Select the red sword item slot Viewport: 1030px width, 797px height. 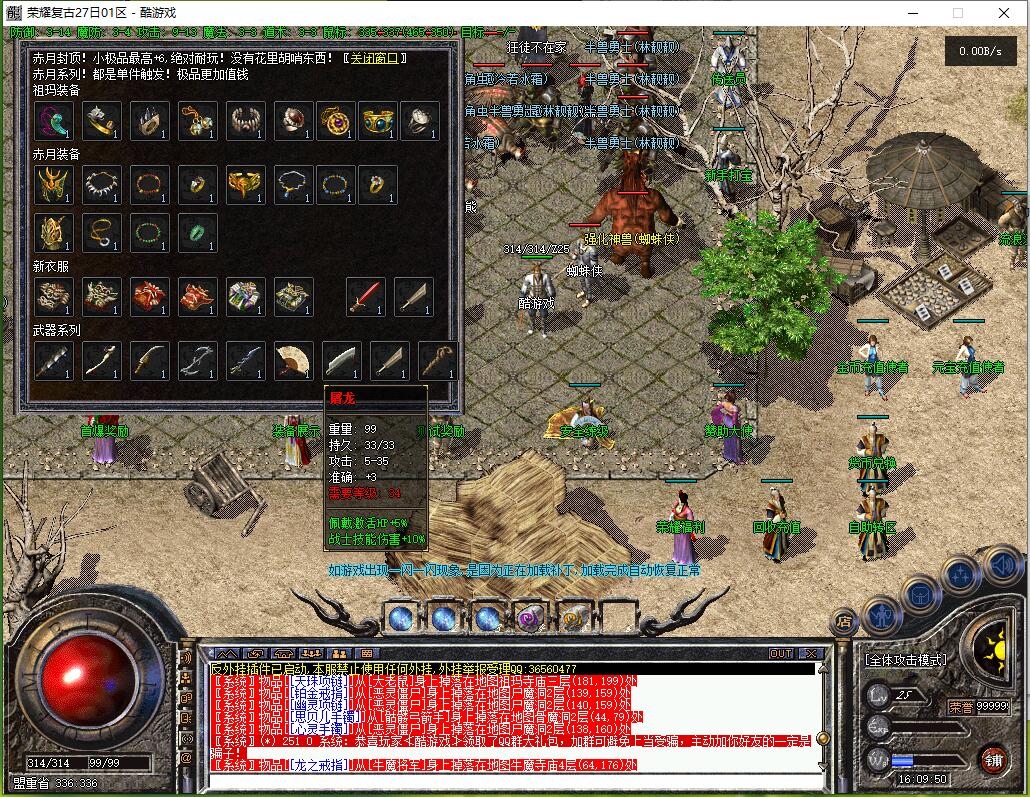(366, 297)
